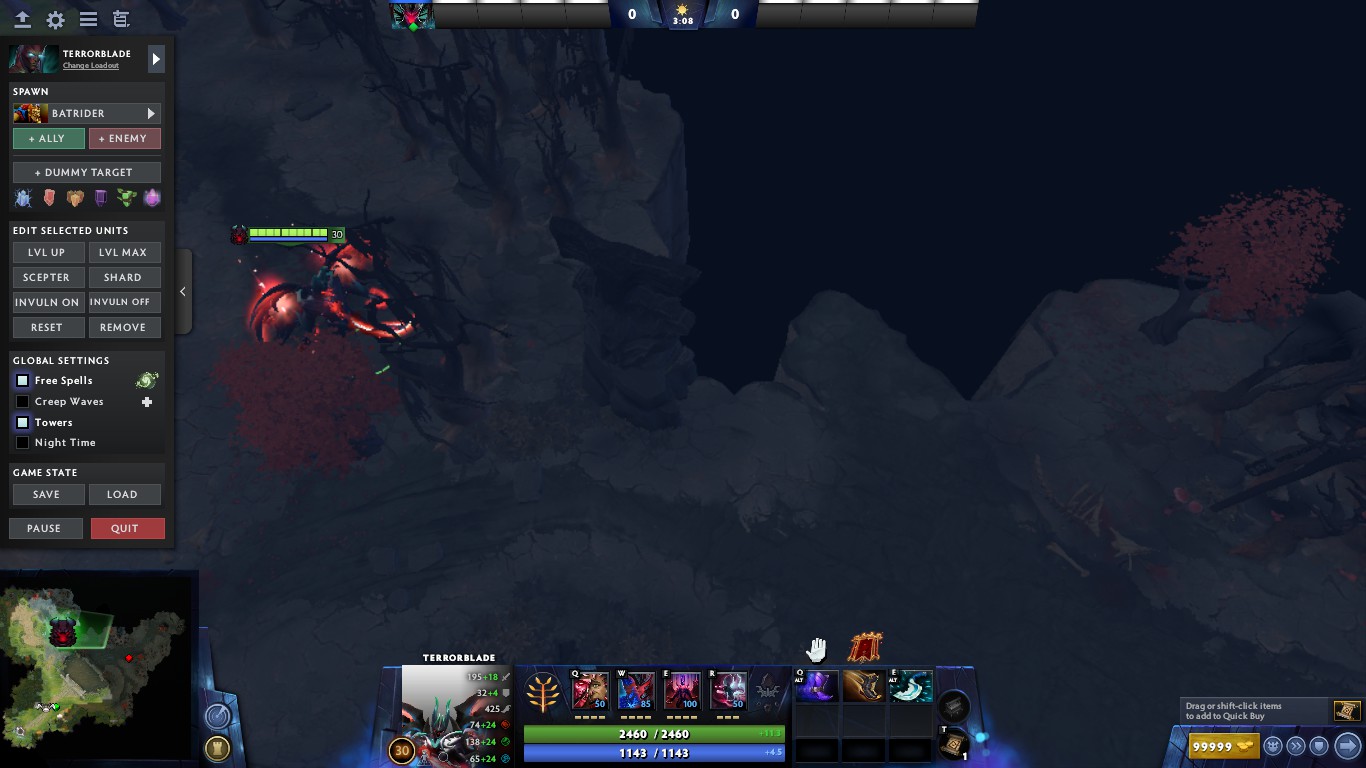
Task: Select the boots item in the inventory
Action: pos(863,686)
